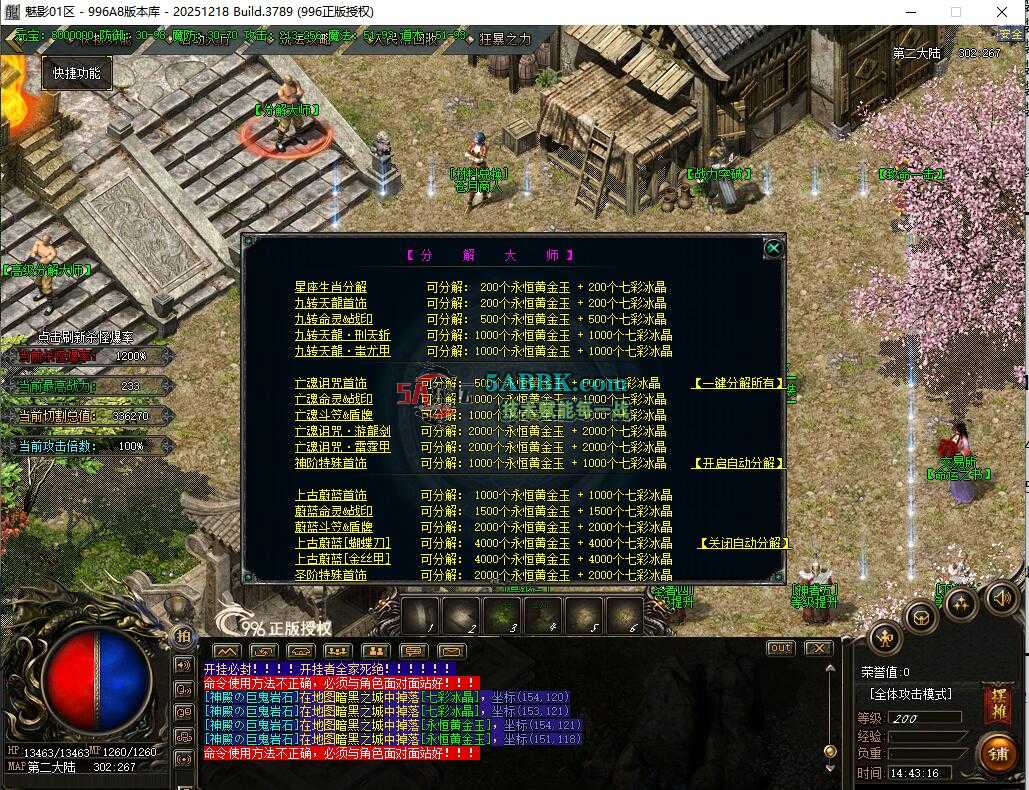Close the chat panel with X

818,648
